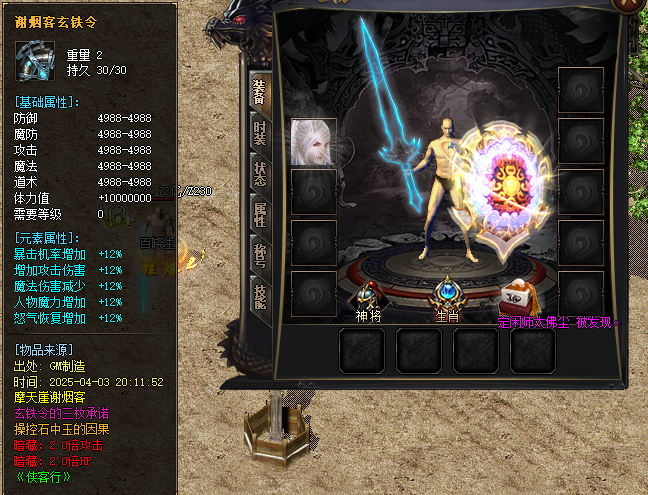
Task: Select the 状态 (Status) tab
Action: point(259,173)
